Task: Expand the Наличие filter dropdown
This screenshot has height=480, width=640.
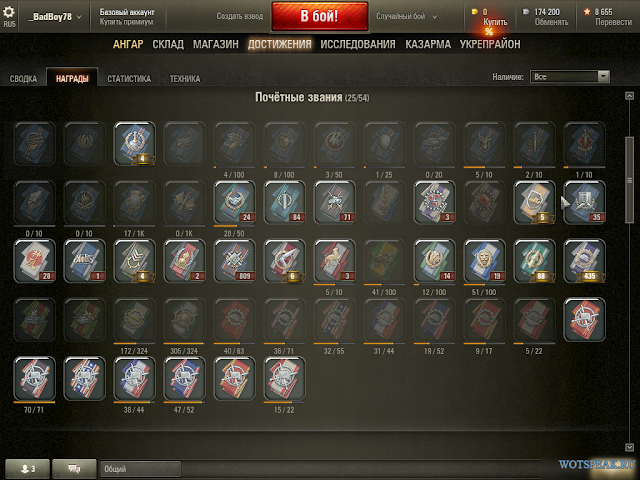Action: [570, 75]
